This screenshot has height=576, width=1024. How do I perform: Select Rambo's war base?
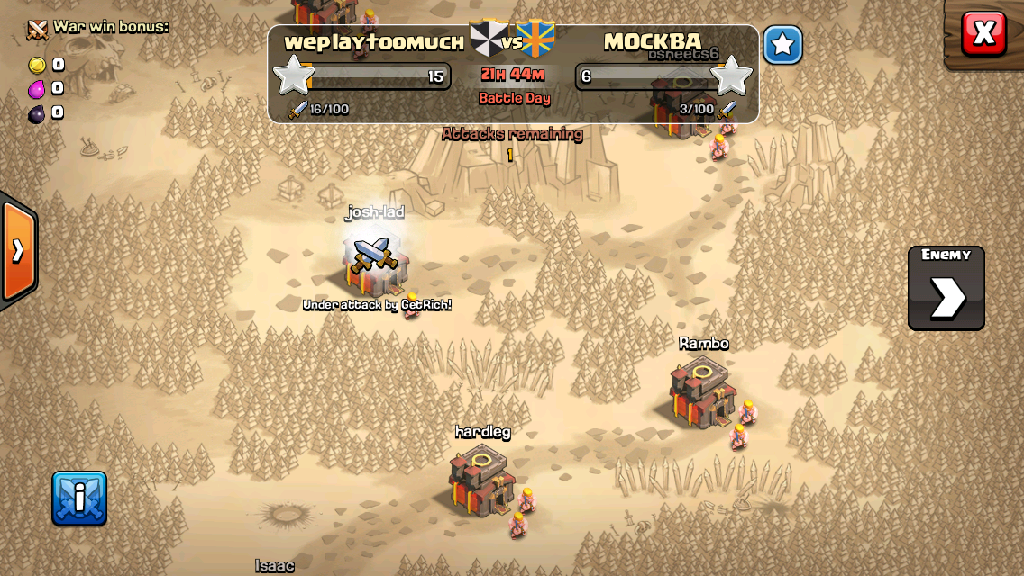[704, 391]
